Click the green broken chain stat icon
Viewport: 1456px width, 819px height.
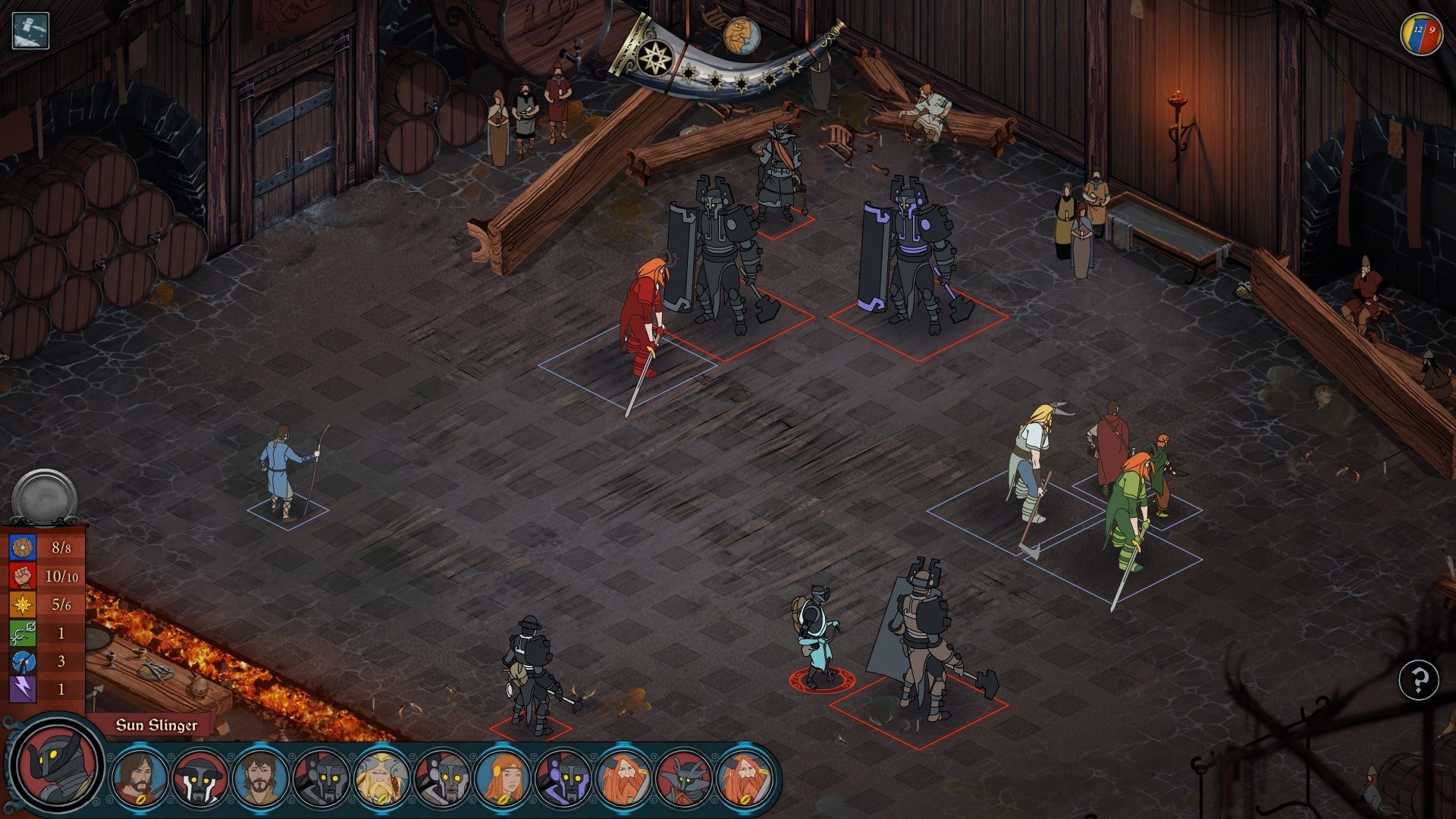click(x=23, y=632)
